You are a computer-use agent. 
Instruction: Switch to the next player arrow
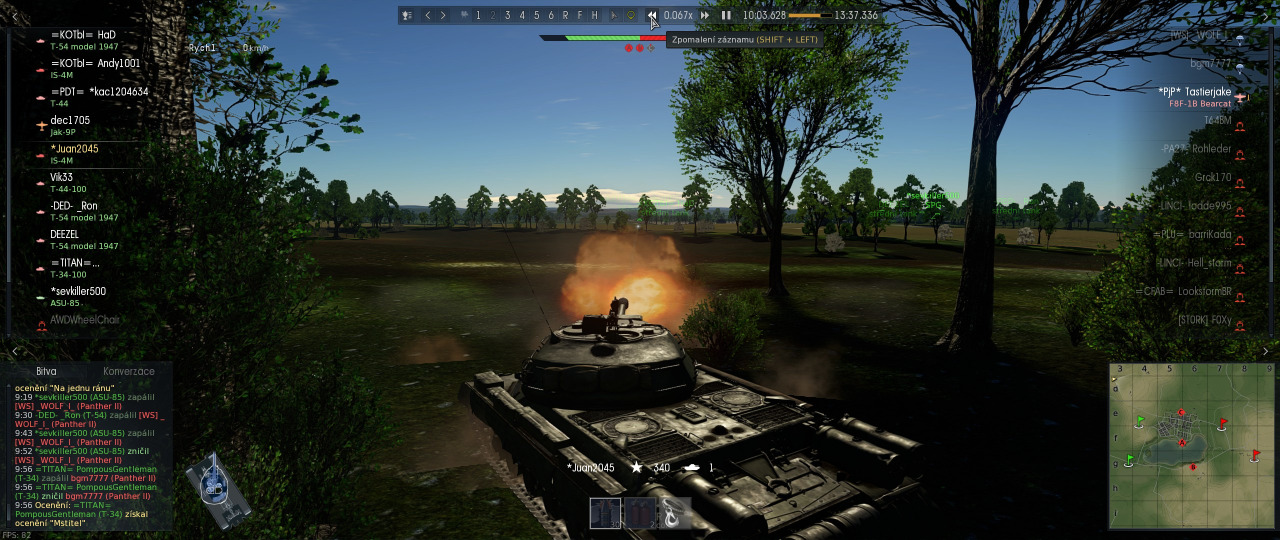[x=443, y=15]
